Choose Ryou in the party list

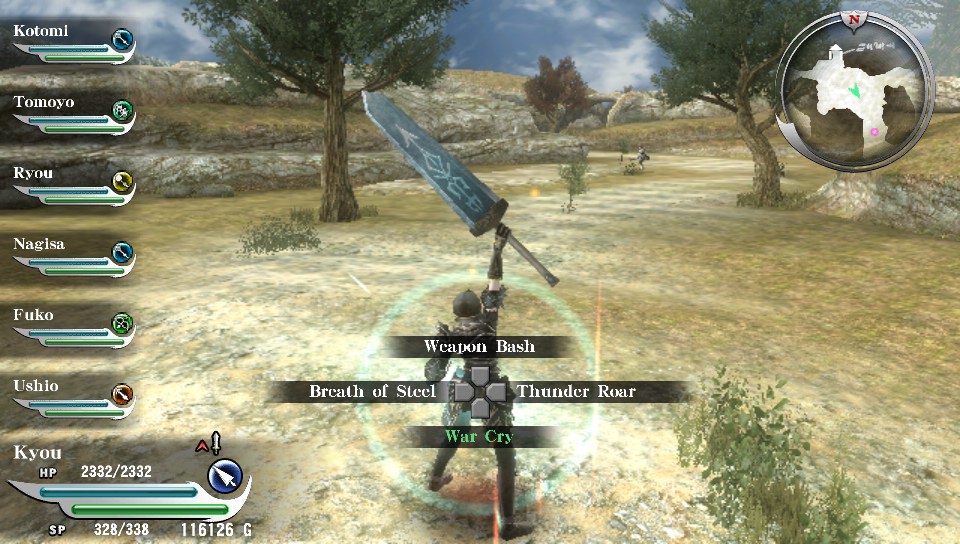click(33, 173)
